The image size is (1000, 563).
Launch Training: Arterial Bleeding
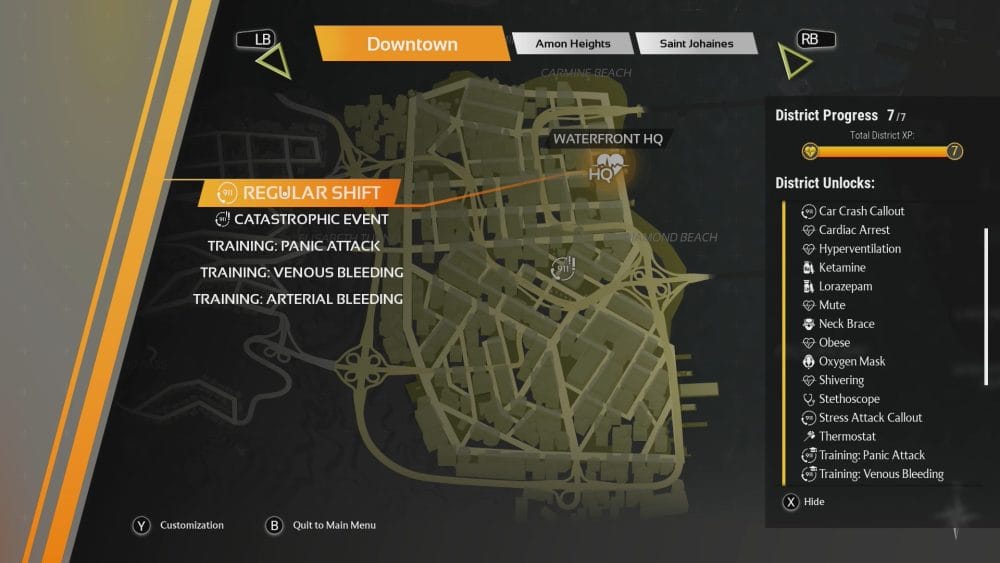pos(298,299)
